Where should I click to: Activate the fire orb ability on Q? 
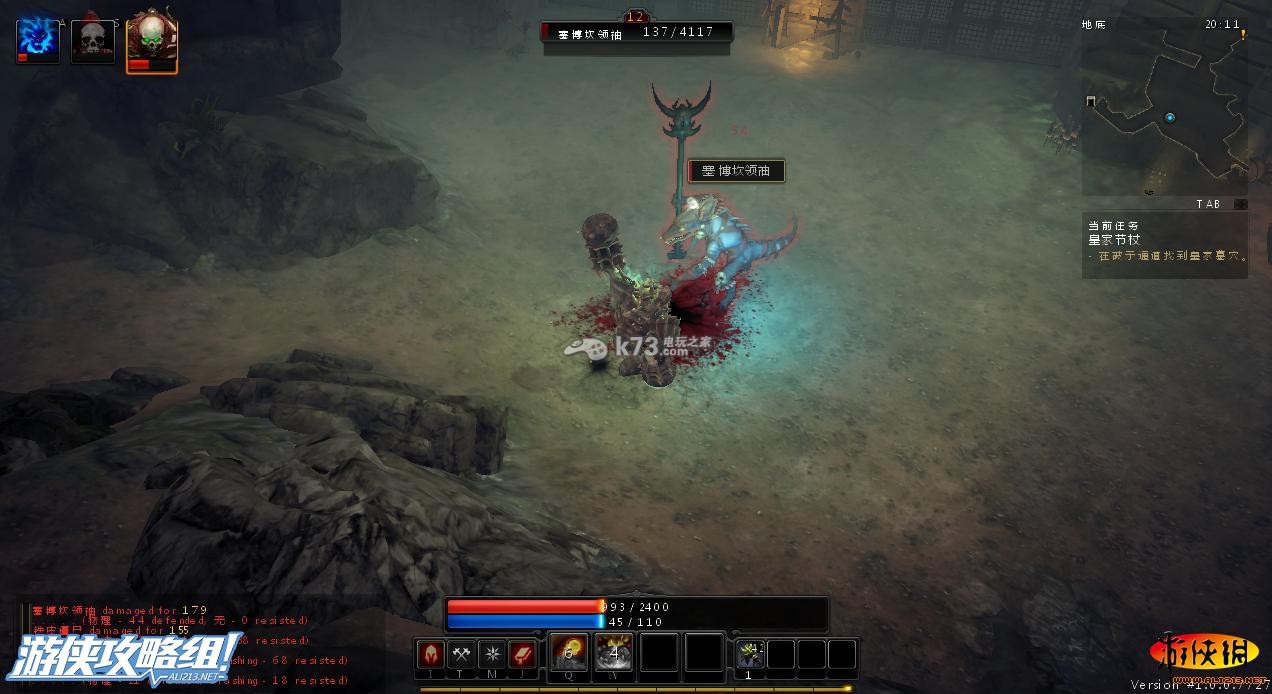[x=569, y=653]
